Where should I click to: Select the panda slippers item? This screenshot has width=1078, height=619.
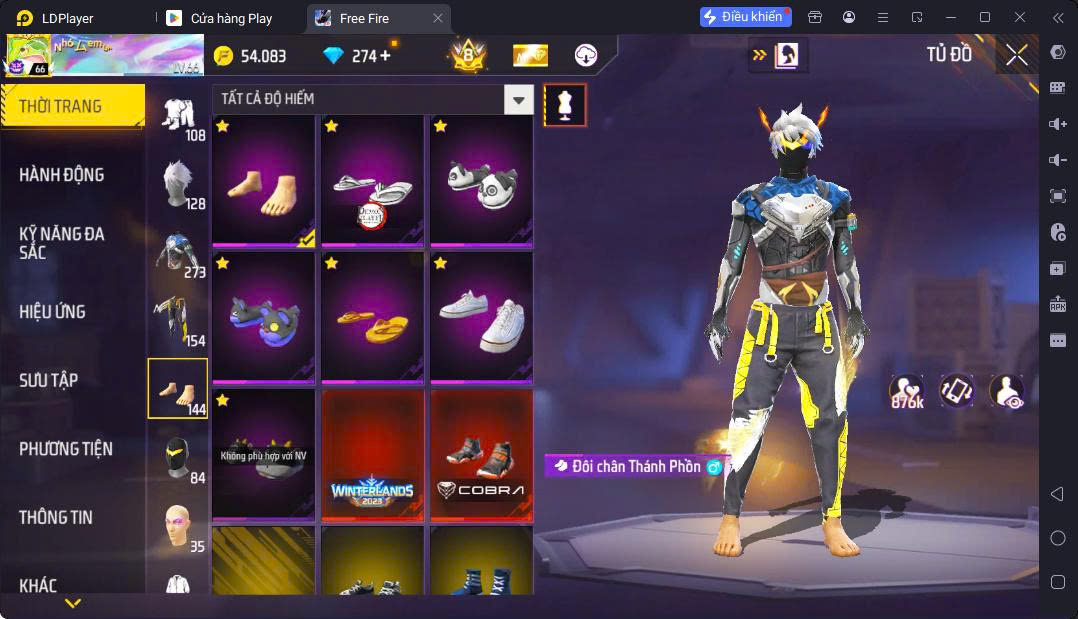[481, 180]
